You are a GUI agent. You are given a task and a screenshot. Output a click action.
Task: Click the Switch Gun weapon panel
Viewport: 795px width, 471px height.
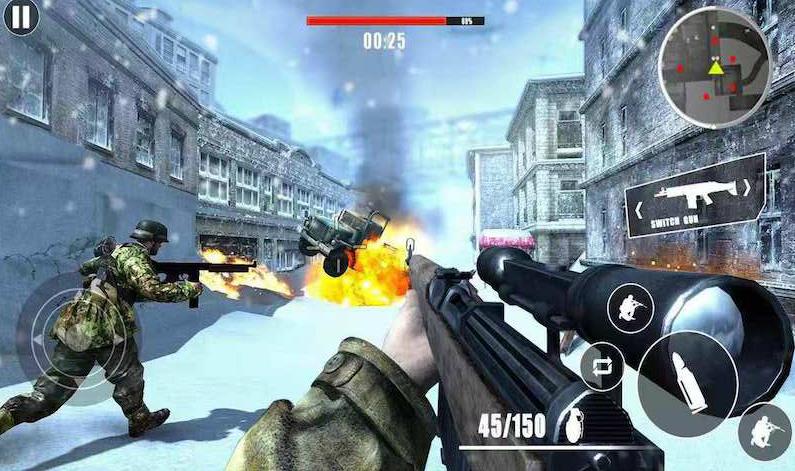pyautogui.click(x=694, y=196)
